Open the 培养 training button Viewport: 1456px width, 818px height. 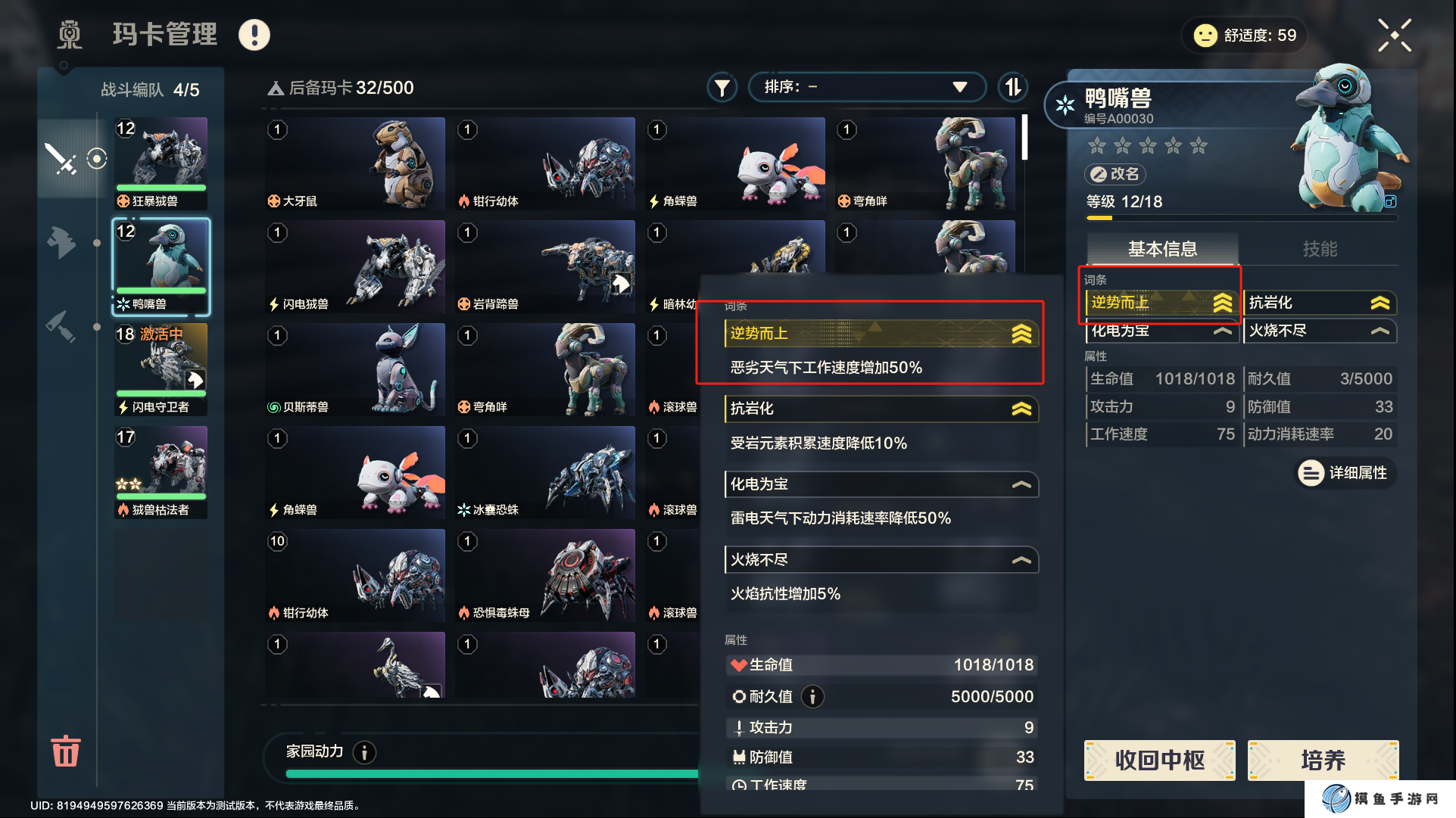1322,760
